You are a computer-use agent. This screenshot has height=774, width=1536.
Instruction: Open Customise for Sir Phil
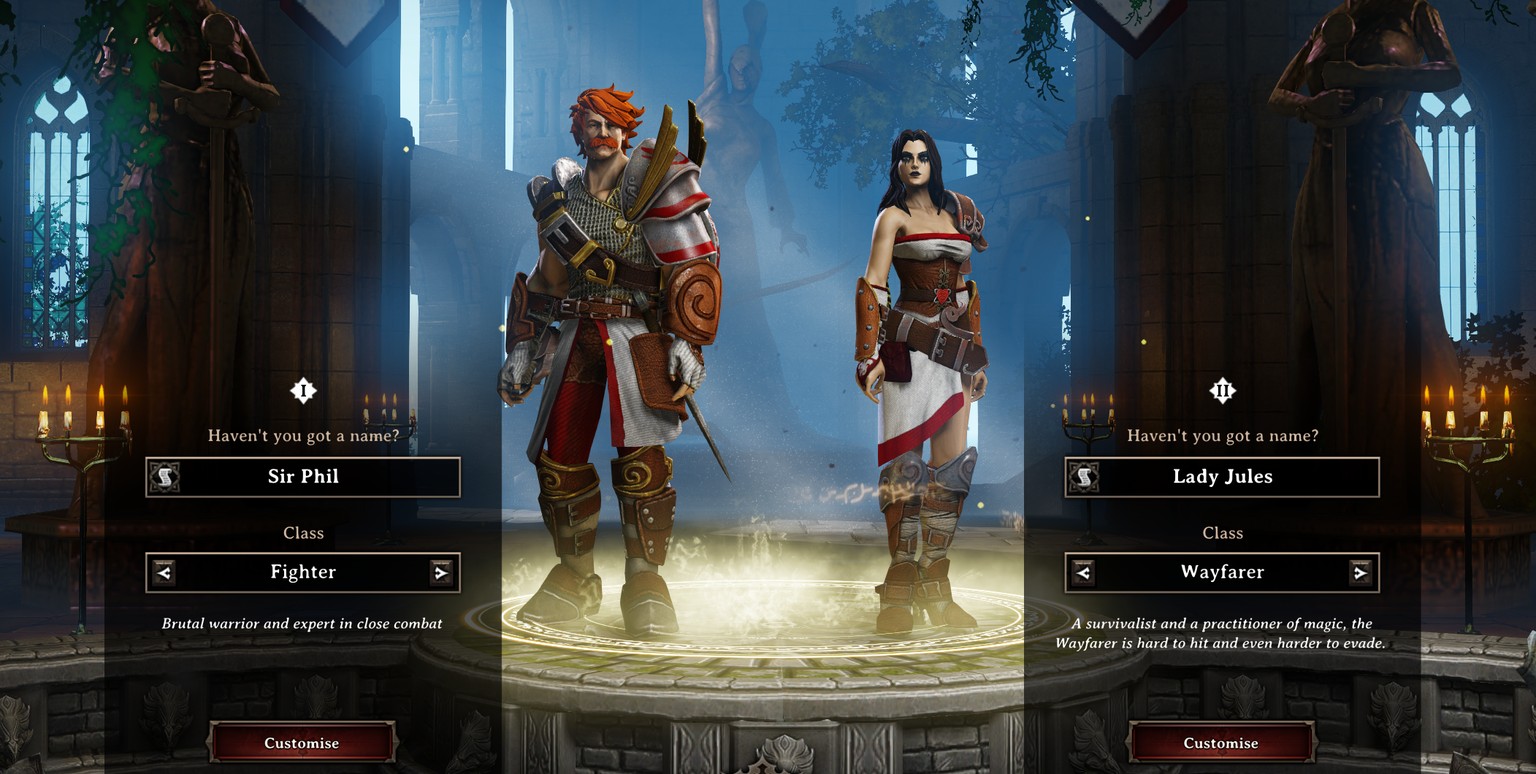[302, 743]
